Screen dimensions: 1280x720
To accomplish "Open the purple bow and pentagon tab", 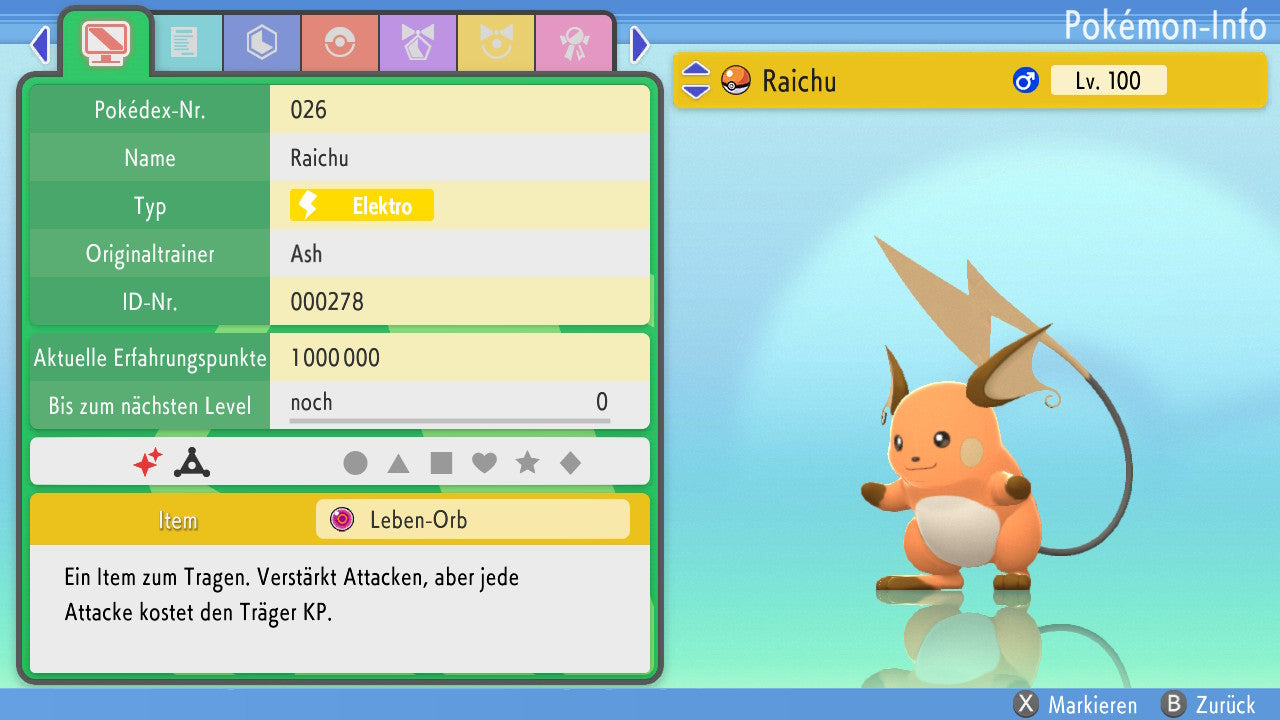I will coord(417,43).
